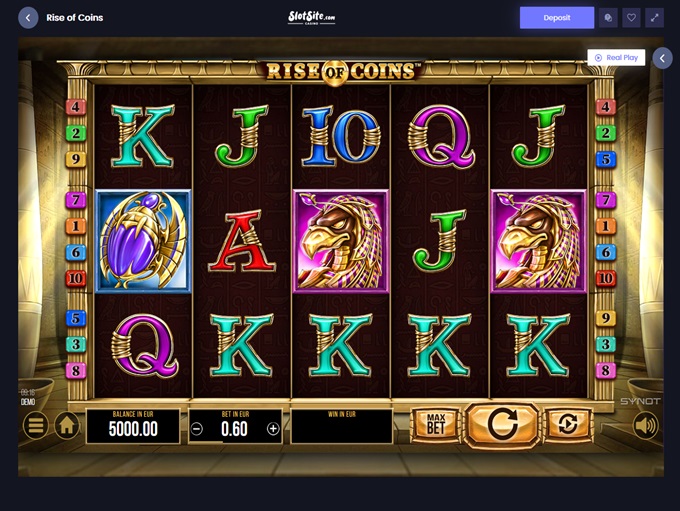Spin the reels with the circular arrow button
This screenshot has width=680, height=511.
502,425
